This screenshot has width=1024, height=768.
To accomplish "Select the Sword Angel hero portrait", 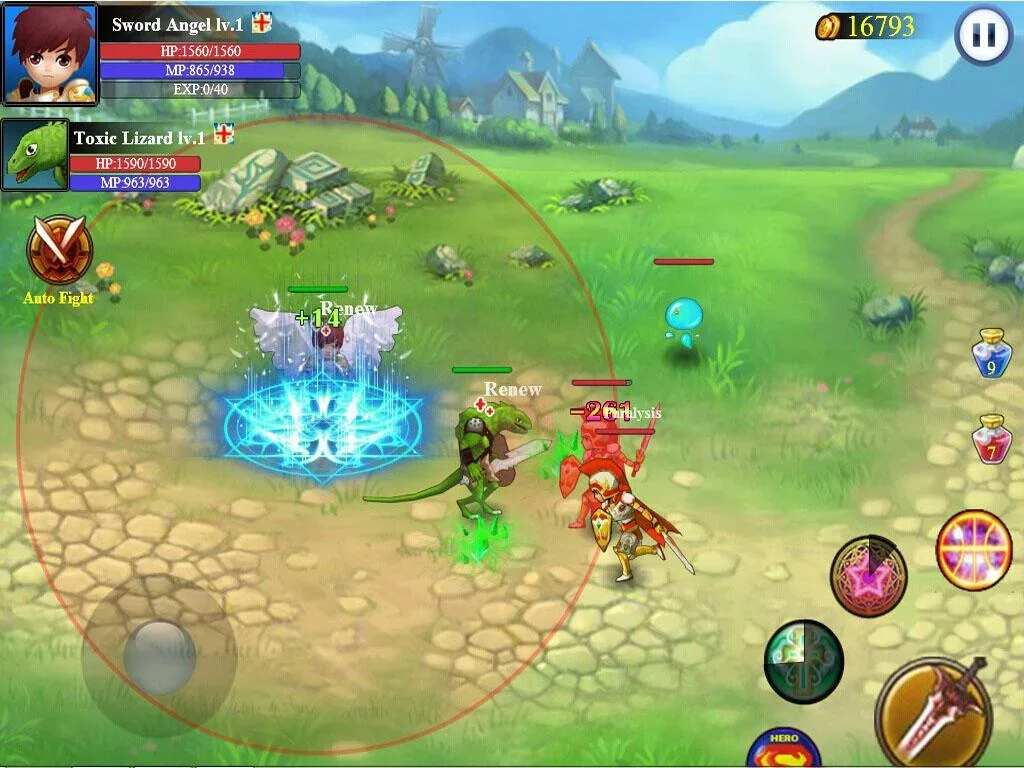I will [x=50, y=53].
